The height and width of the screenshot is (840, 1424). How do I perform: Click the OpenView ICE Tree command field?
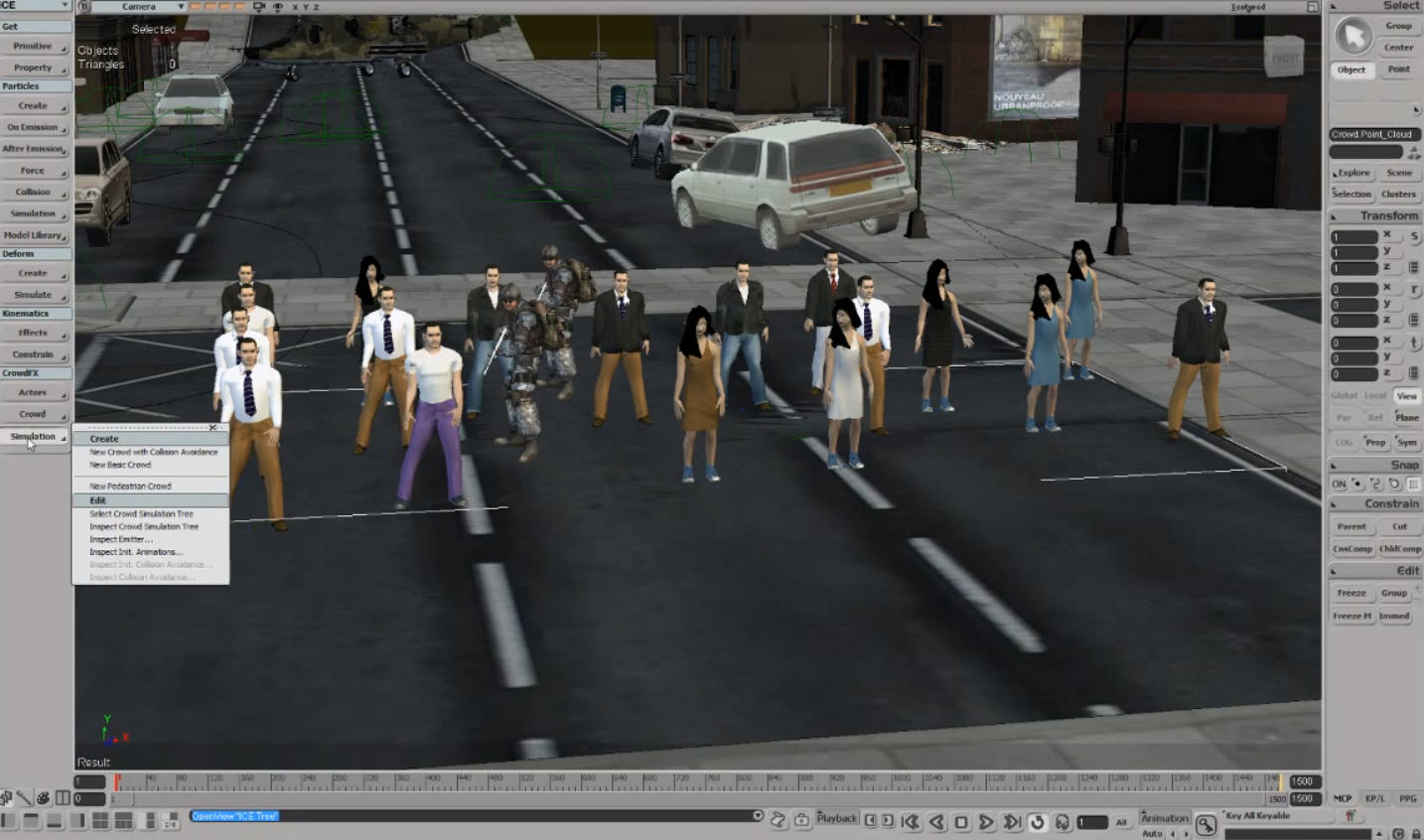point(233,816)
